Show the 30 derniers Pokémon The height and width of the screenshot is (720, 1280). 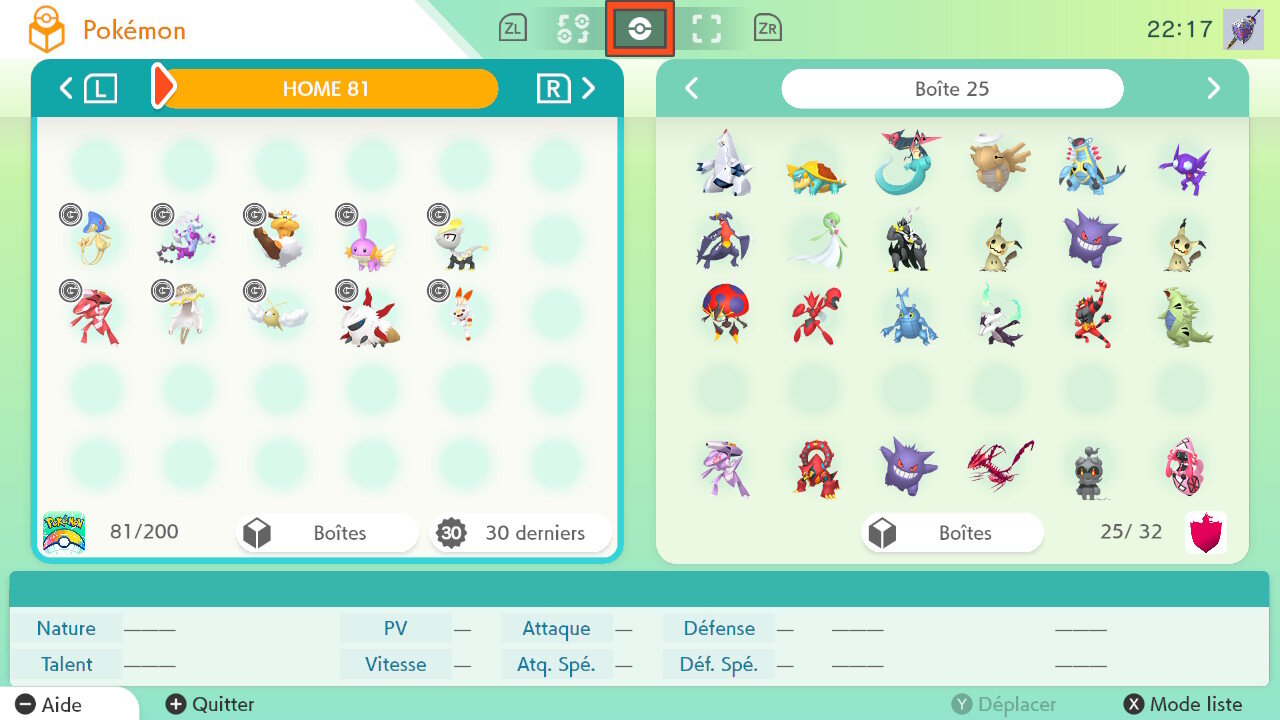520,533
